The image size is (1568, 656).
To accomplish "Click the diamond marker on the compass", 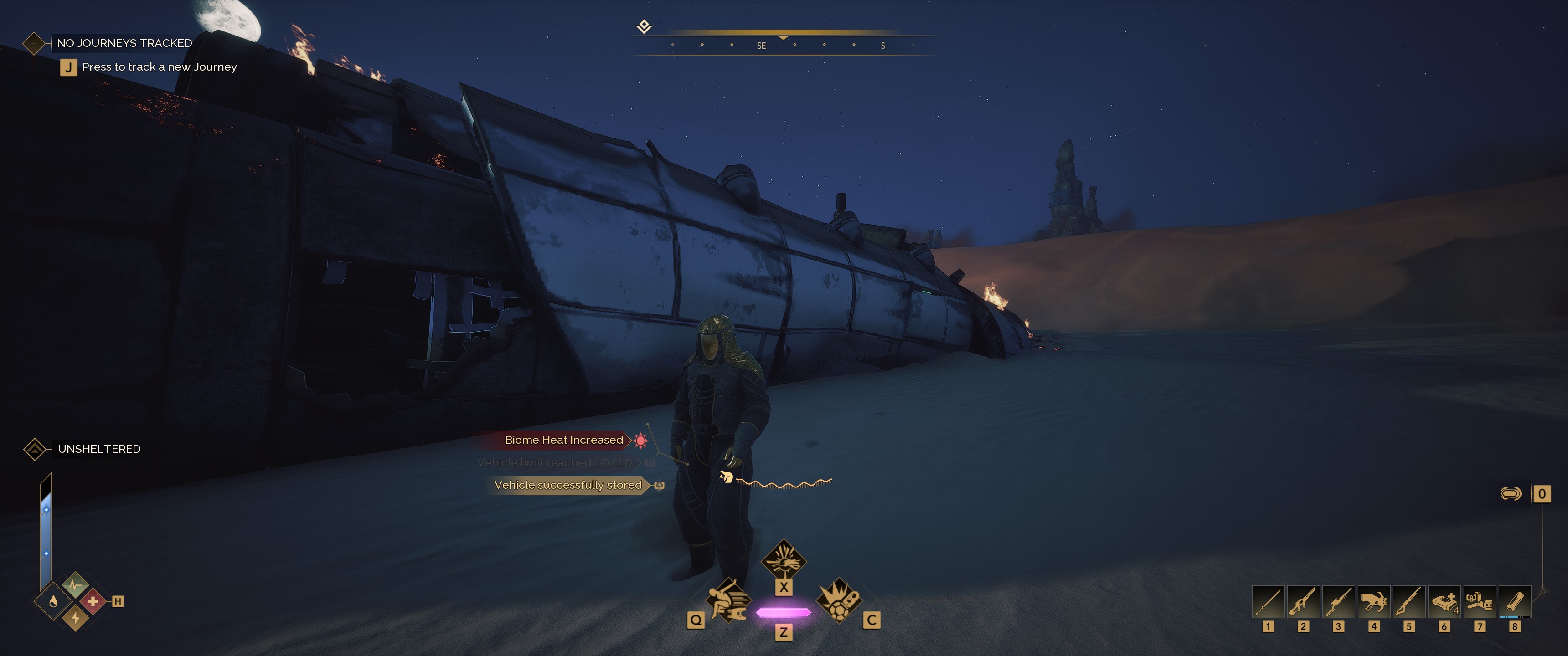I will click(644, 26).
